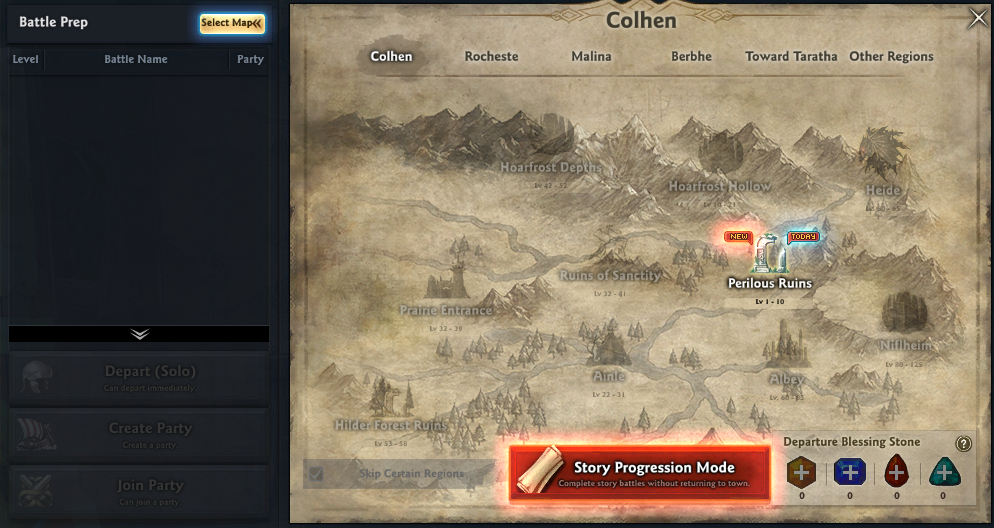Activate Story Progression Mode
The height and width of the screenshot is (528, 994).
pos(640,472)
